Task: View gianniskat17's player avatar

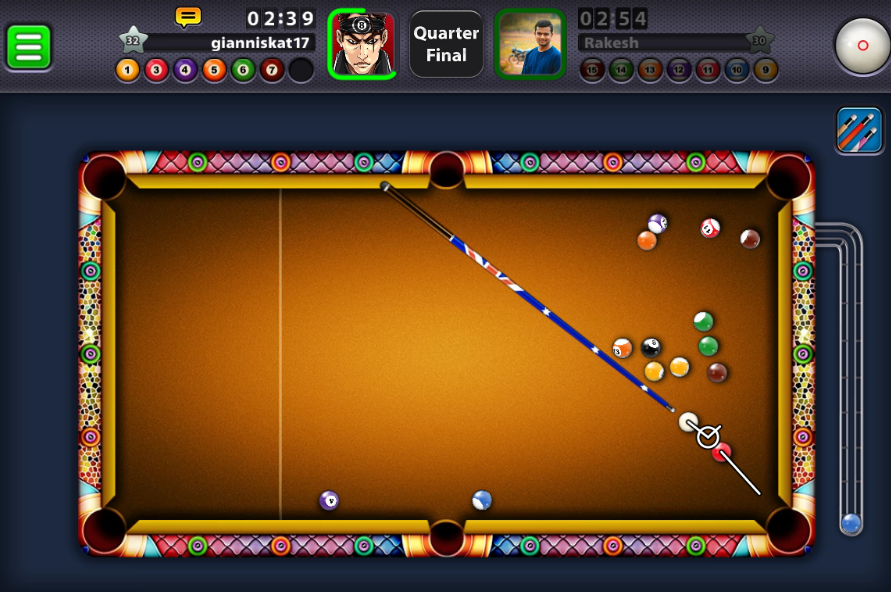Action: [x=361, y=44]
